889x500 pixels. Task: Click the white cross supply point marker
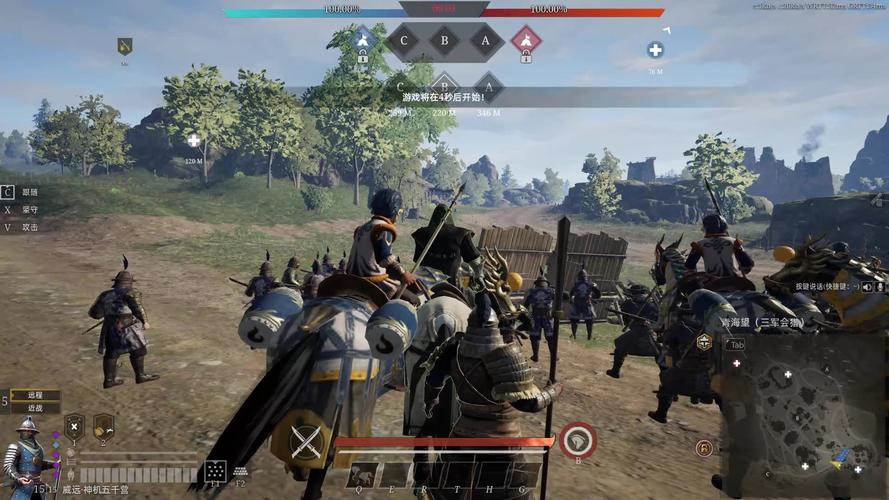coord(655,50)
